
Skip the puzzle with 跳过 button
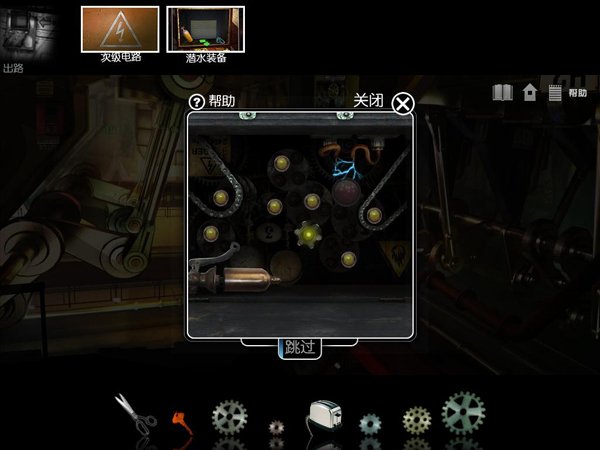299,348
